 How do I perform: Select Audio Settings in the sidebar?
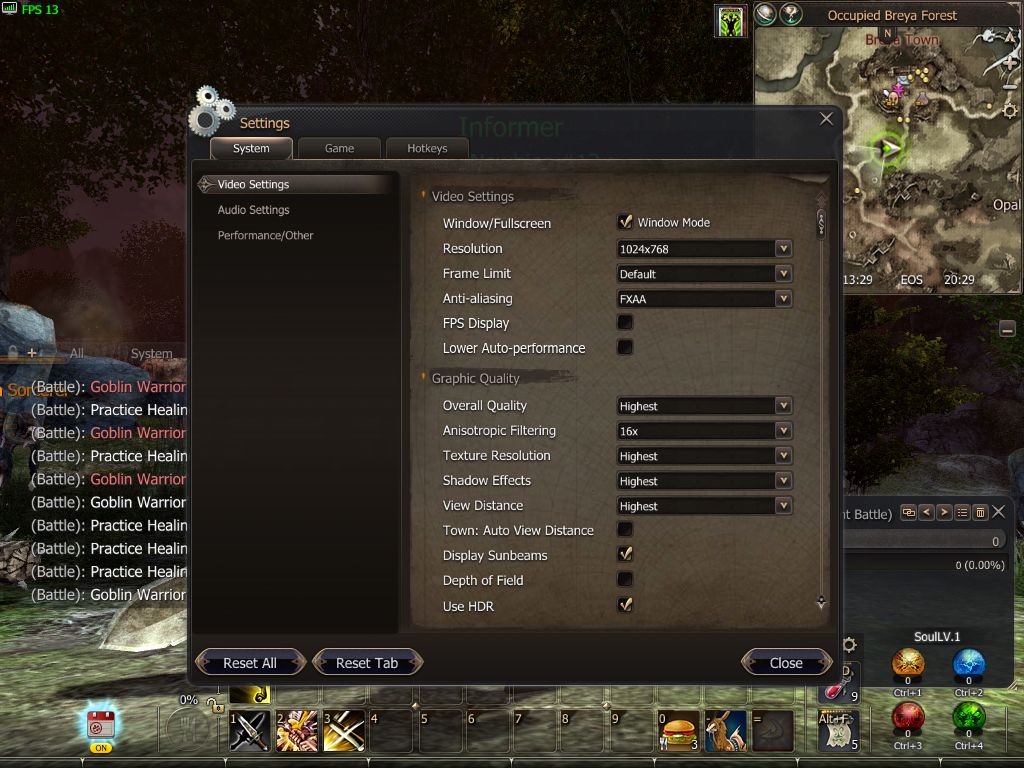(254, 210)
